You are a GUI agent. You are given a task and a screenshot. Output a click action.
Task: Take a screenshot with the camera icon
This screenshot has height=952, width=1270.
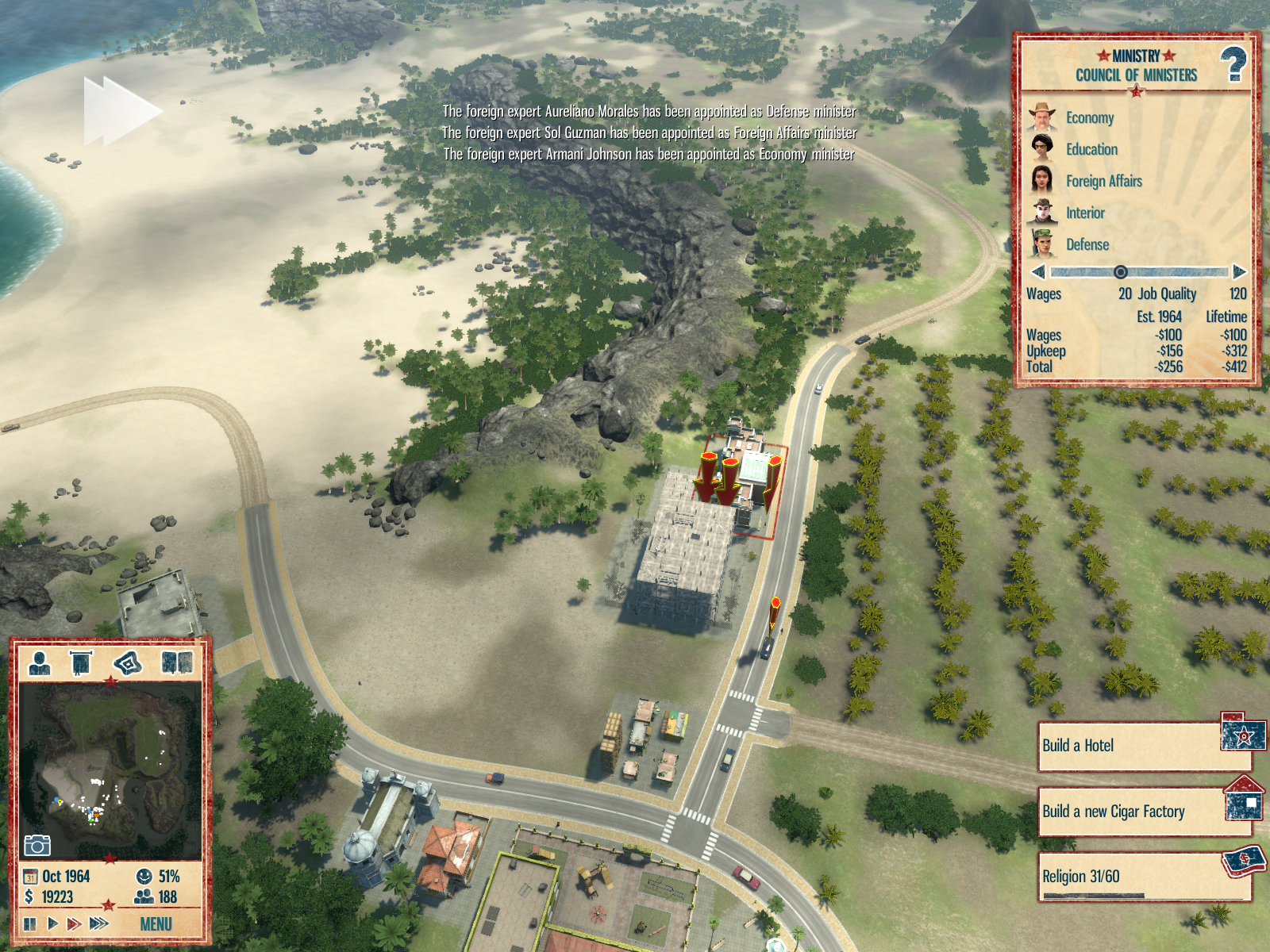point(37,845)
